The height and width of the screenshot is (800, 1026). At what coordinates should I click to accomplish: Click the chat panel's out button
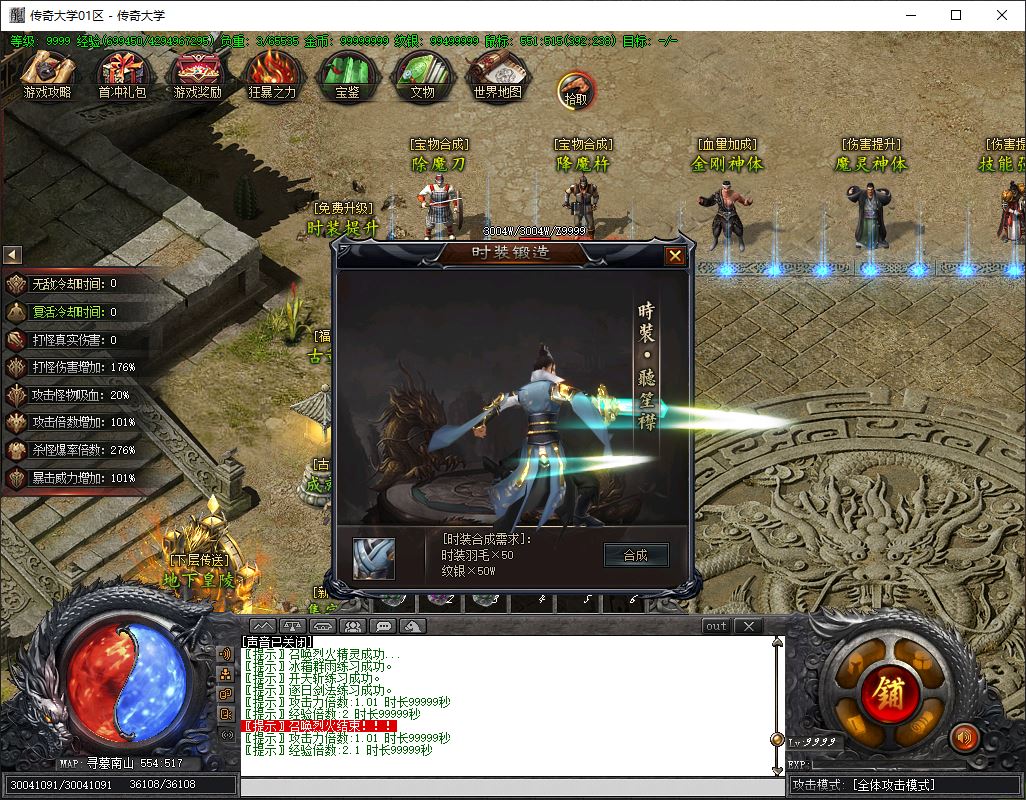(x=716, y=626)
